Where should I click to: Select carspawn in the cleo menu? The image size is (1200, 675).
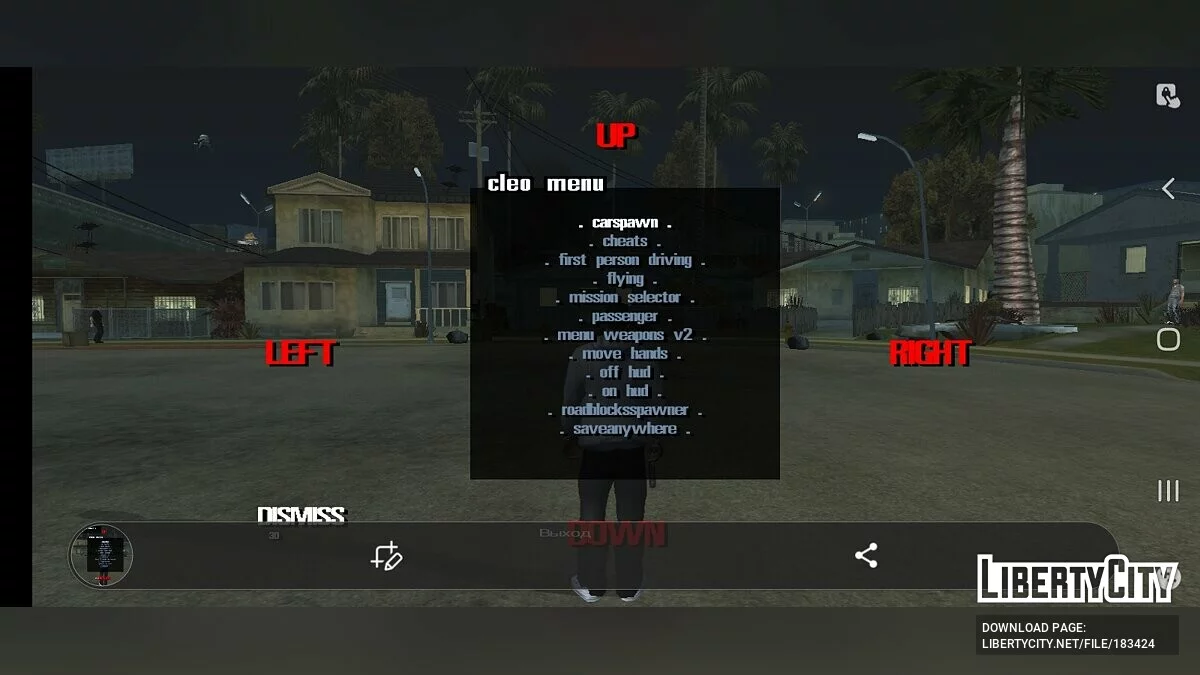click(624, 223)
